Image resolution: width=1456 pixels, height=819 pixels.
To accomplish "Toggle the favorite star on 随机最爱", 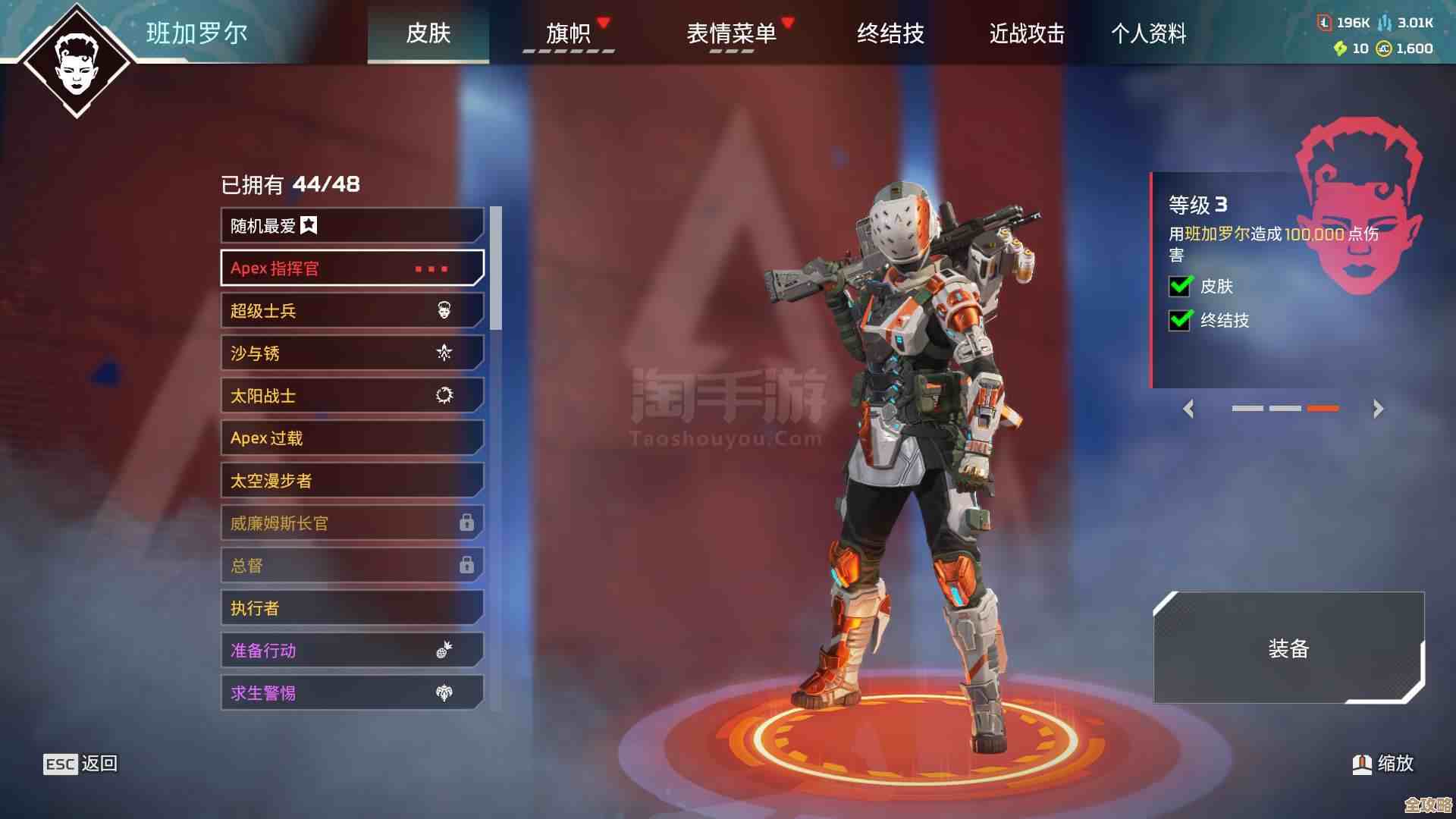I will (309, 225).
